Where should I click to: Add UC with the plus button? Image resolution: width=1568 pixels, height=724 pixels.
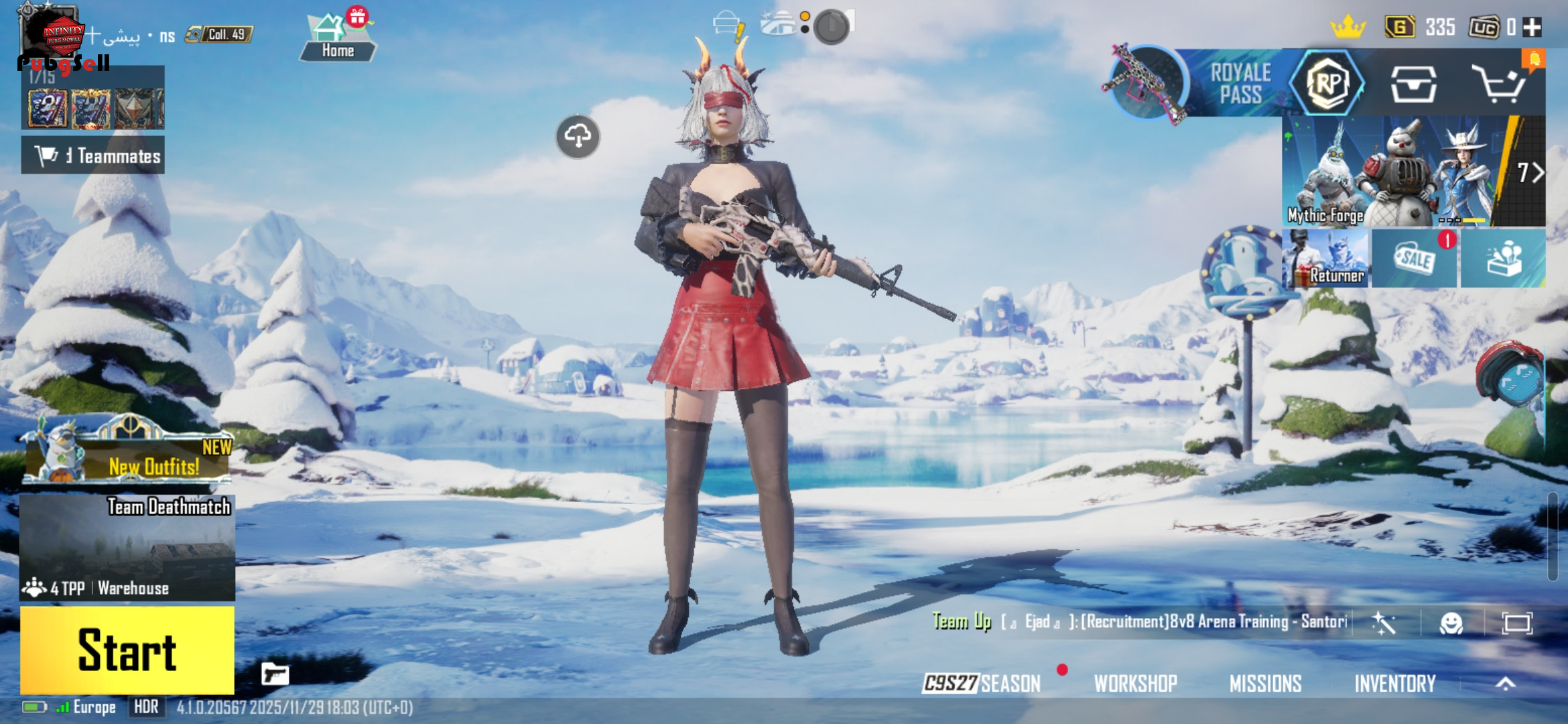[x=1532, y=27]
